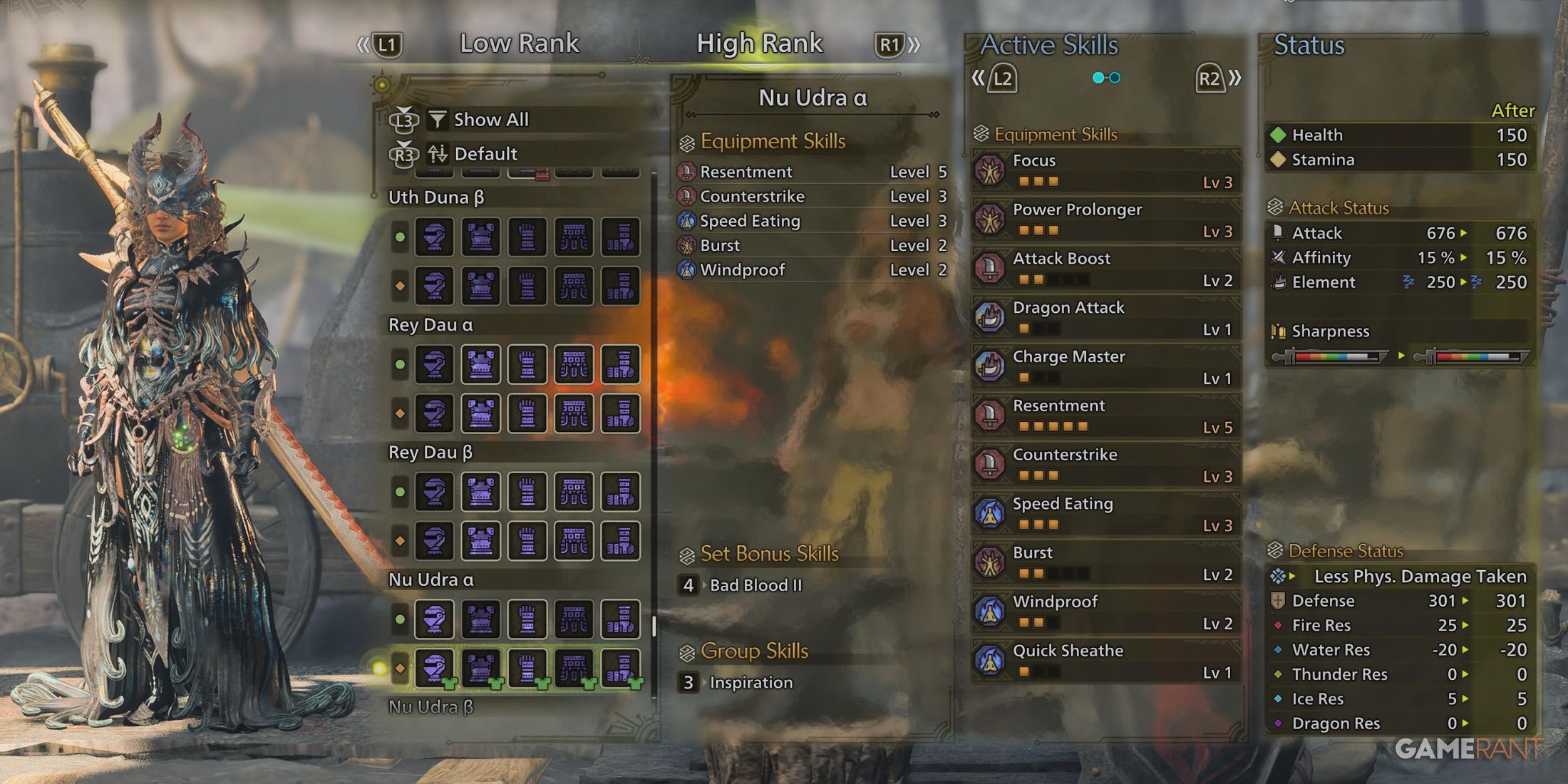Open the Bad Blood II set bonus details
Image resolution: width=1568 pixels, height=784 pixels.
(x=755, y=585)
